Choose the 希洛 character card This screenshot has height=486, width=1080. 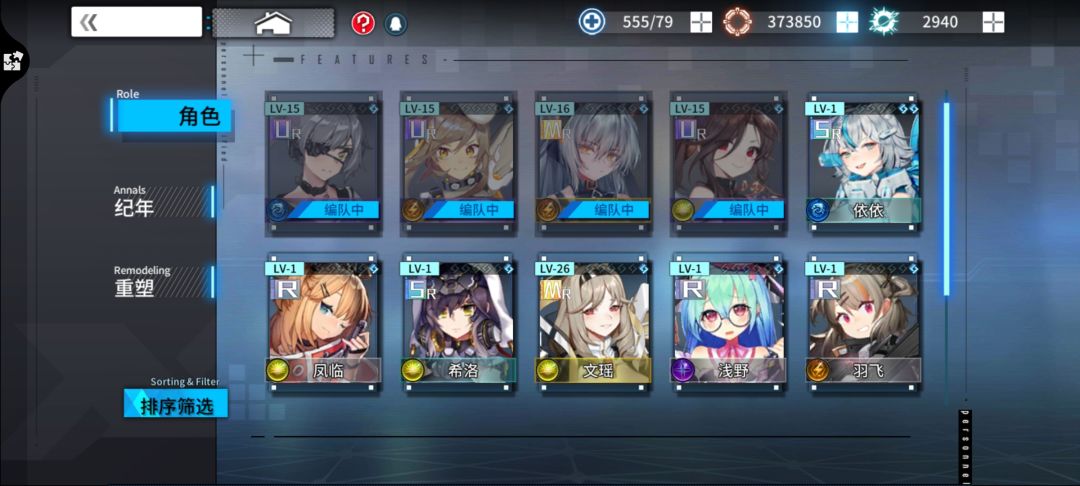click(x=458, y=323)
